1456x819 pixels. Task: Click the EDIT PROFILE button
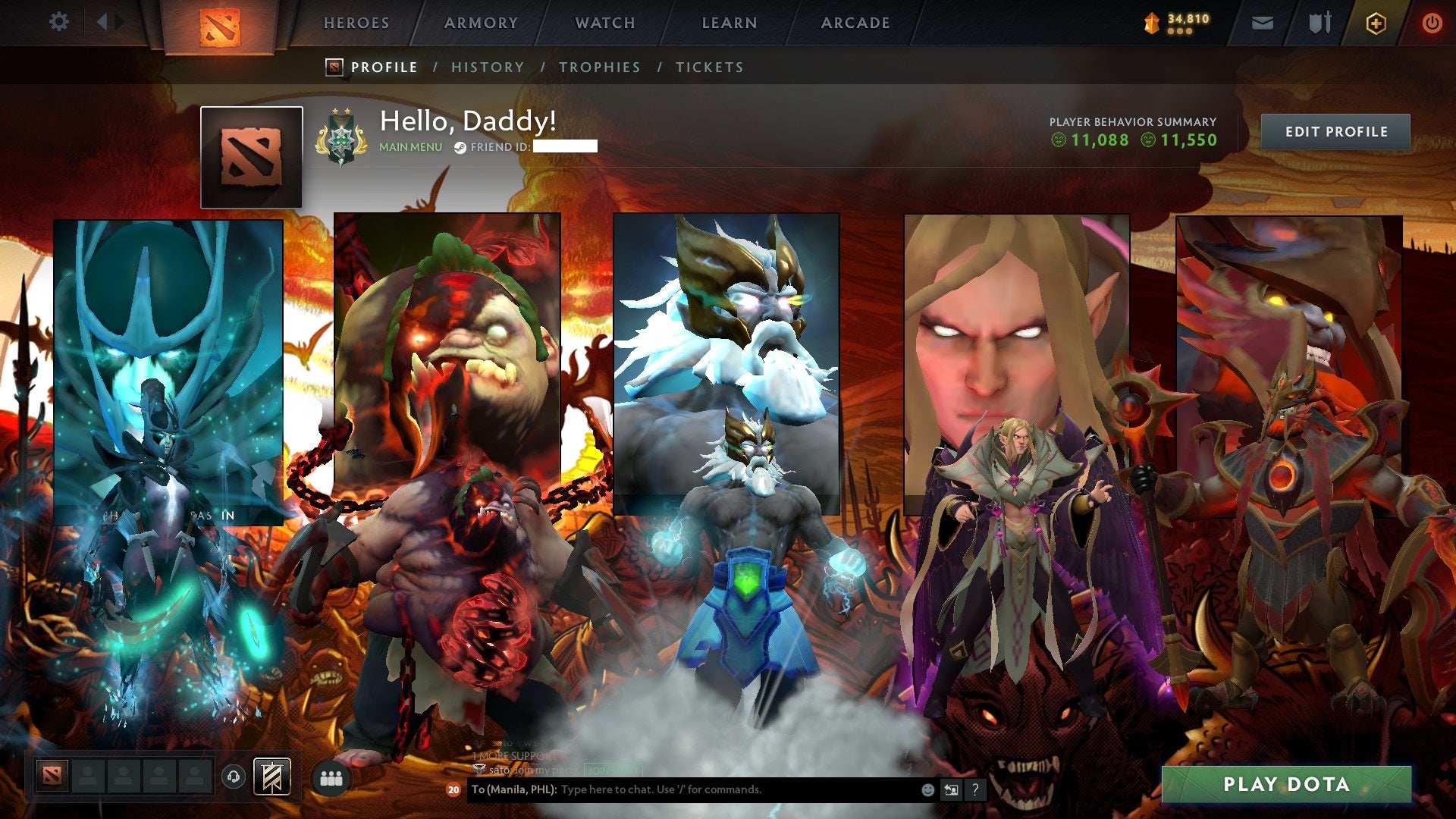tap(1335, 130)
